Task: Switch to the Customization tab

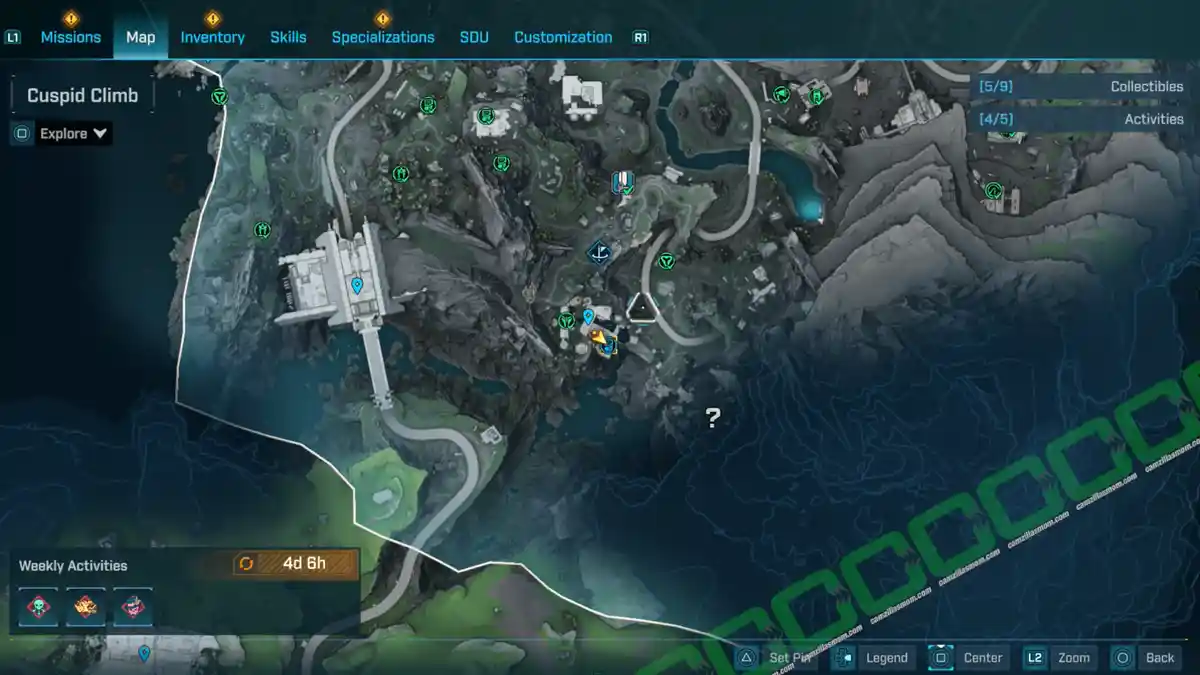Action: (563, 37)
